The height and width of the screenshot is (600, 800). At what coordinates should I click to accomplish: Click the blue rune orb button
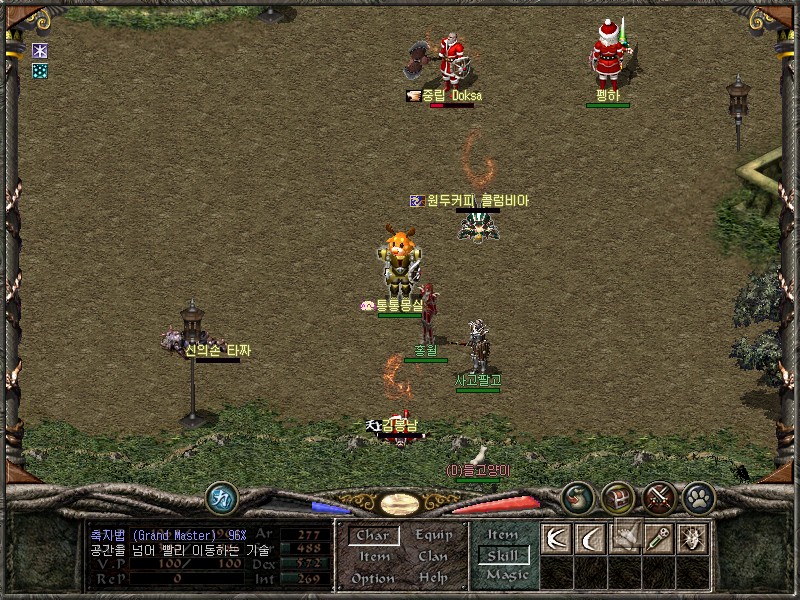point(221,497)
